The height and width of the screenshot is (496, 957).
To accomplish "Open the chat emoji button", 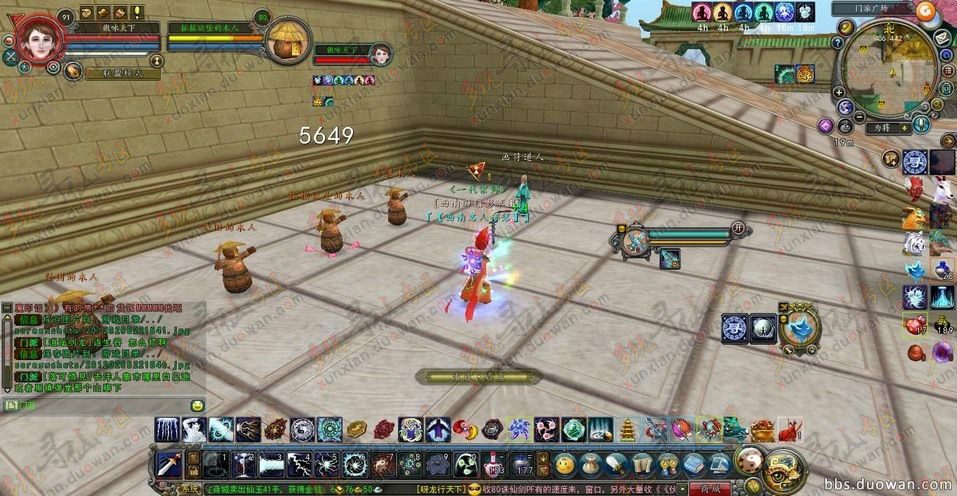I will pos(197,405).
